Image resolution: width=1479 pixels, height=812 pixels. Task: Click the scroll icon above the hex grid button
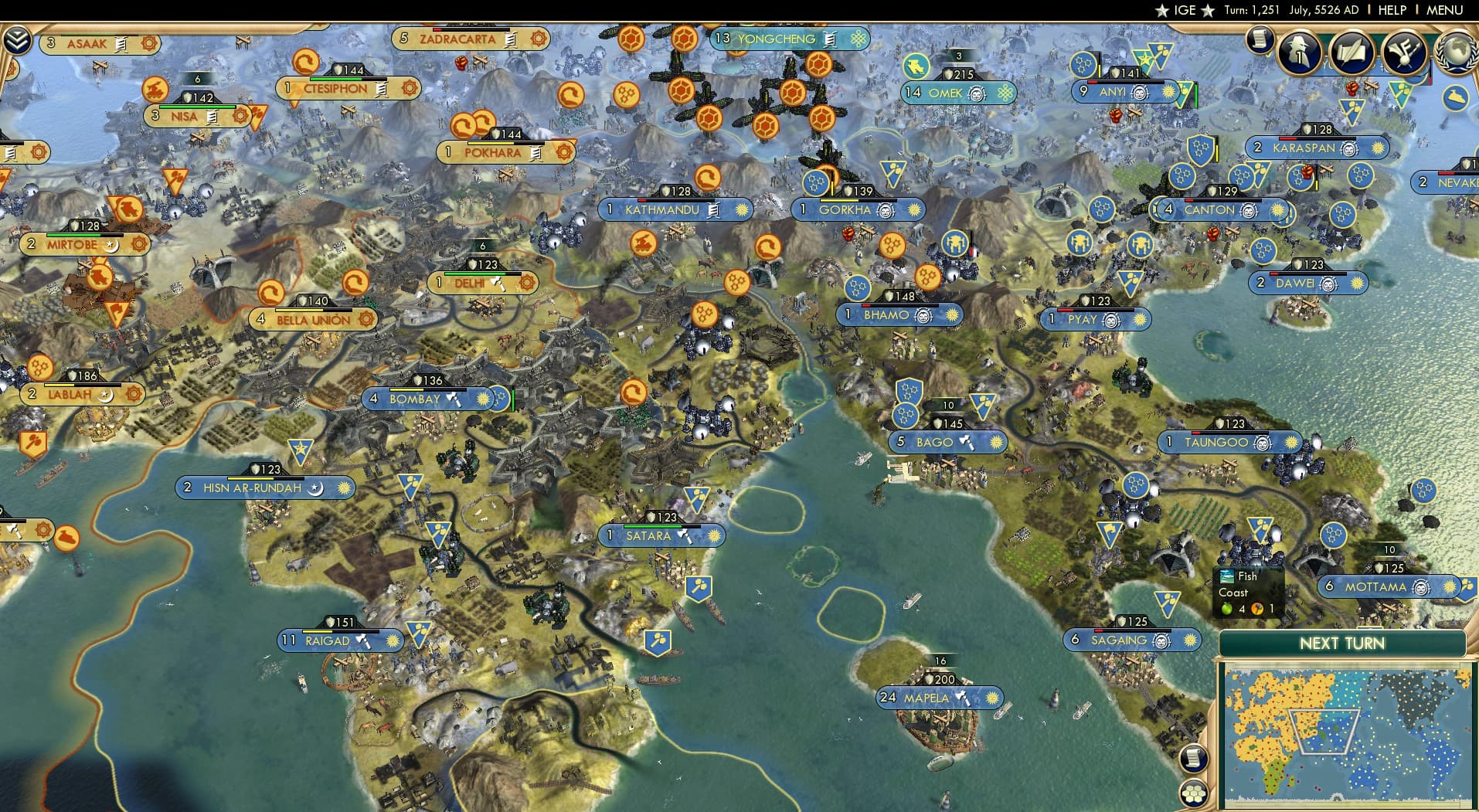1194,759
